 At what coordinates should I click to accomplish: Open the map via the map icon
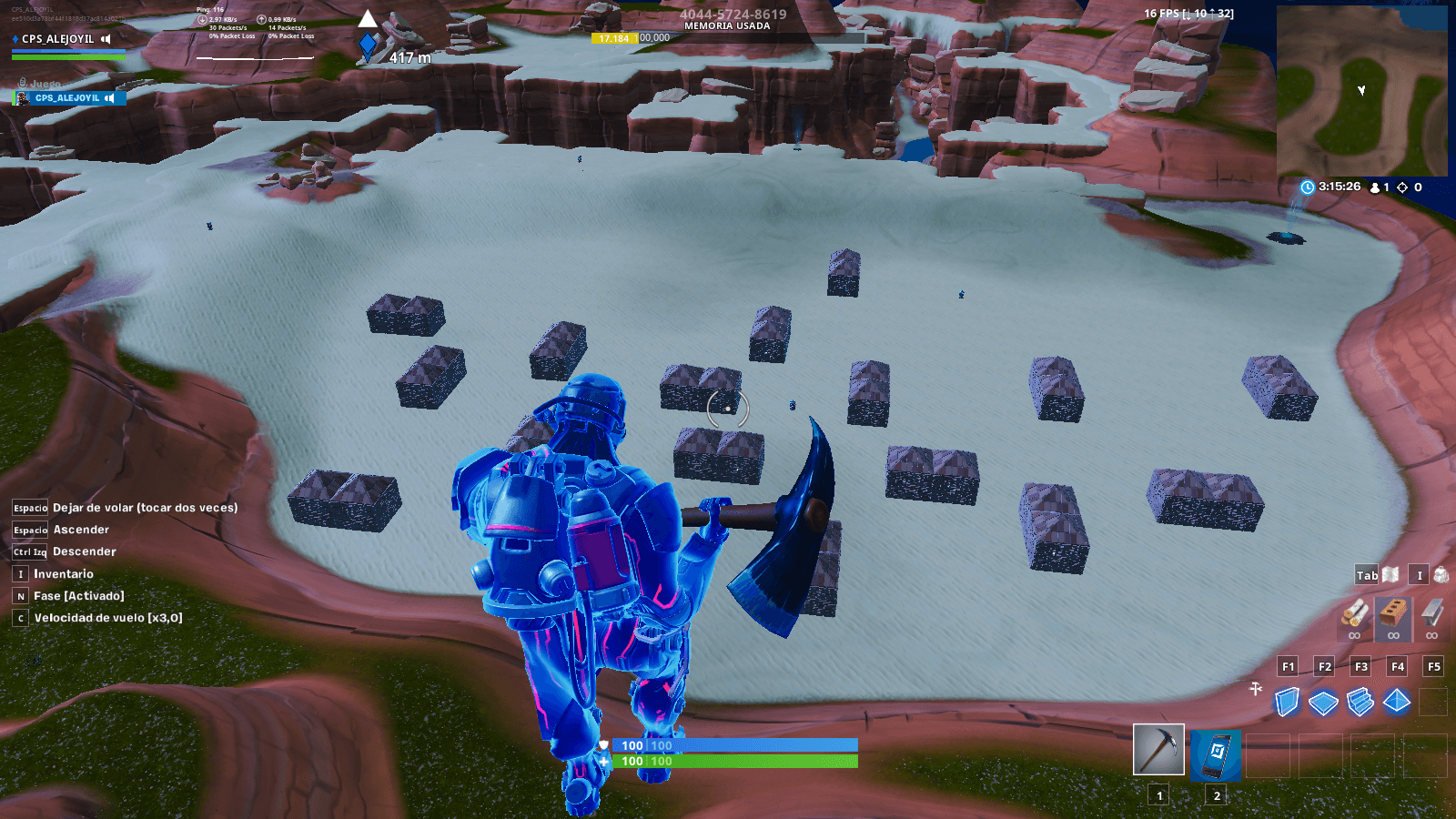[1389, 575]
